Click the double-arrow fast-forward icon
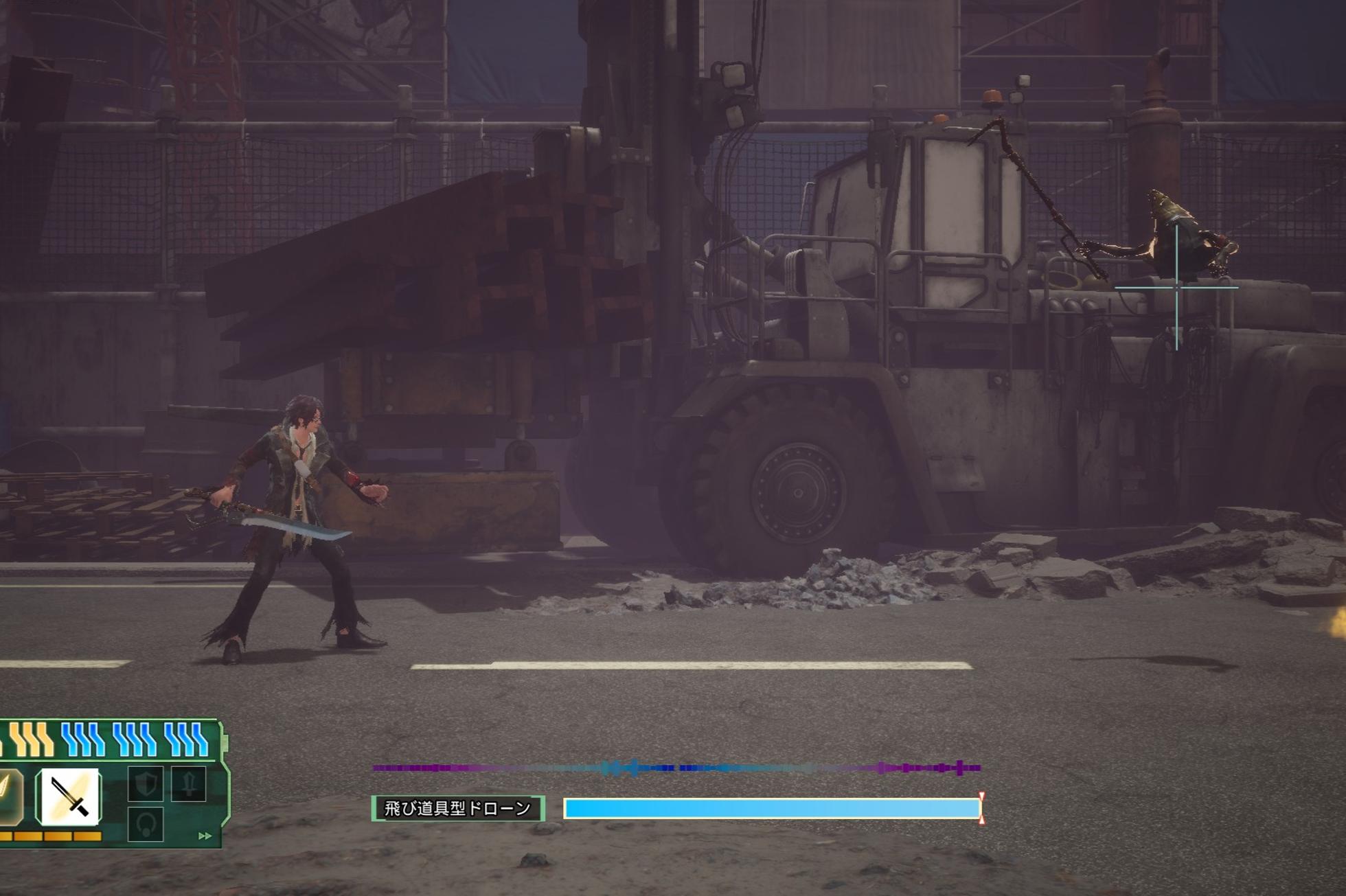 [205, 836]
